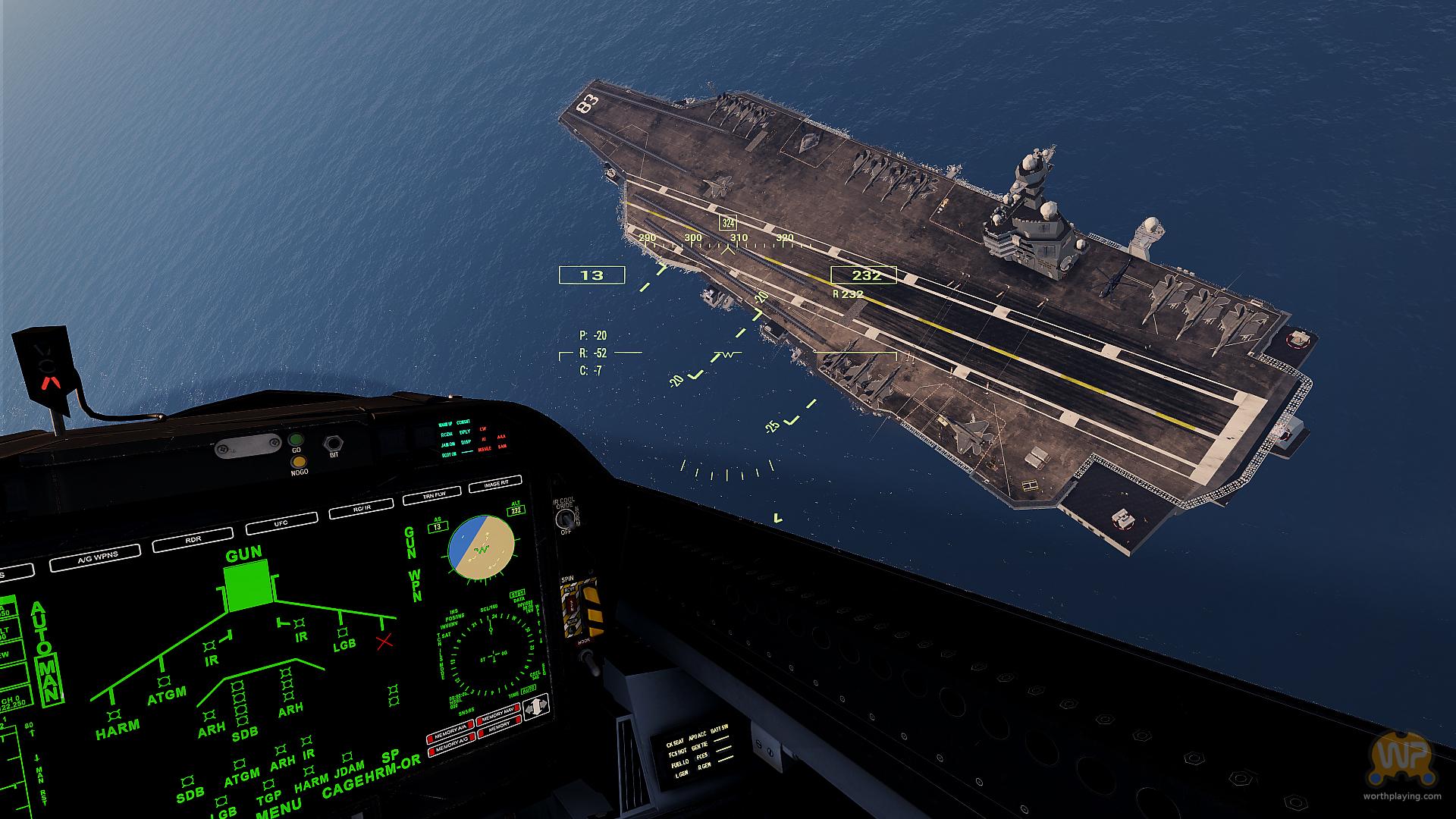The image size is (1456, 819).
Task: Activate the RC/IR display button
Action: point(362,508)
